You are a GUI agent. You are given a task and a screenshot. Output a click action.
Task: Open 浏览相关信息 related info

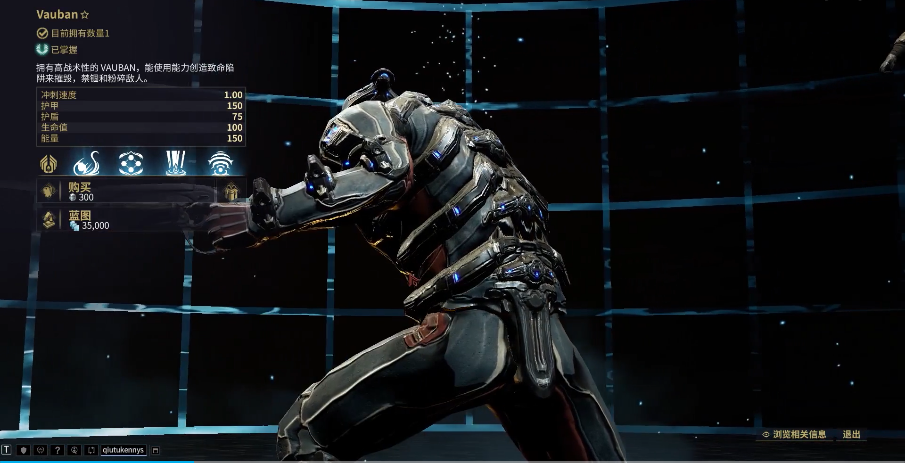click(x=794, y=435)
